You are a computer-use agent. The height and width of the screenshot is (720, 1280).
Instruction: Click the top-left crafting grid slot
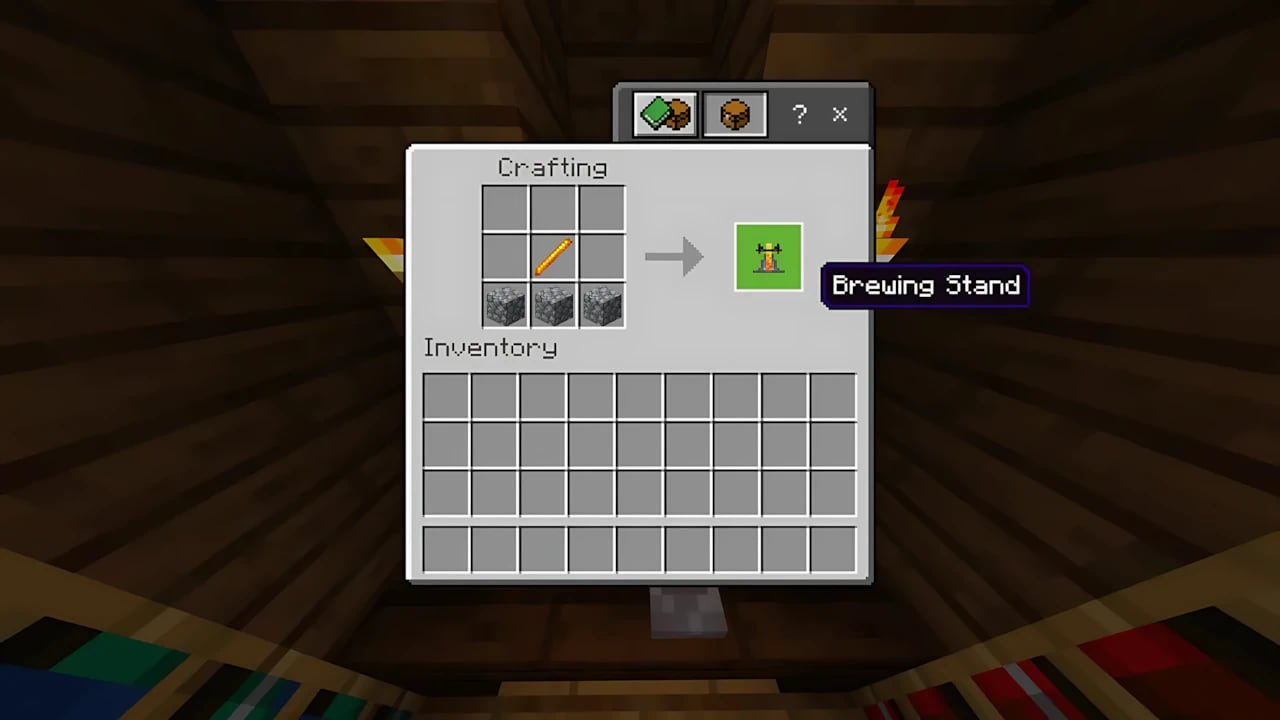pyautogui.click(x=505, y=208)
